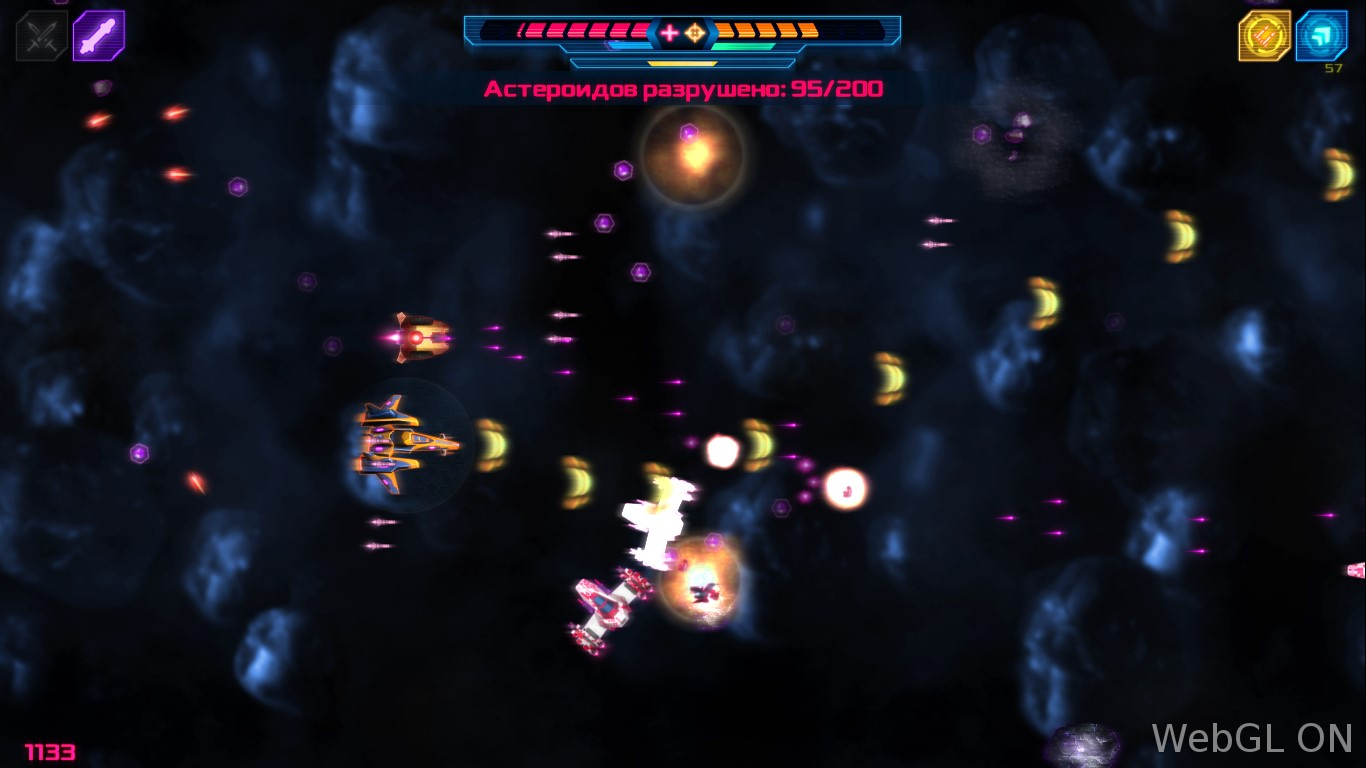Select the greyed-out crossed swords weapon icon
1366x768 pixels.
[41, 36]
